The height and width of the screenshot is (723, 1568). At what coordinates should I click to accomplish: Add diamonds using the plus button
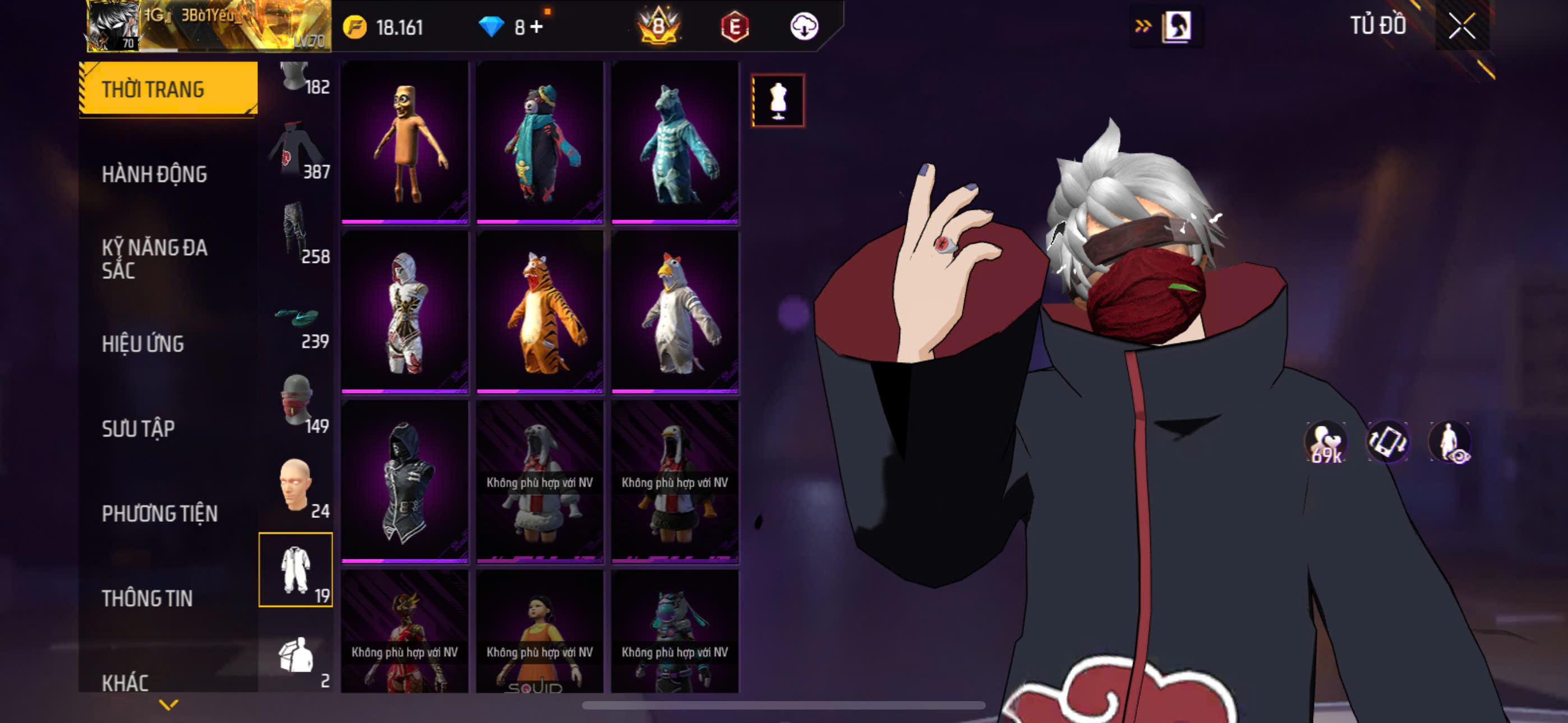[536, 27]
